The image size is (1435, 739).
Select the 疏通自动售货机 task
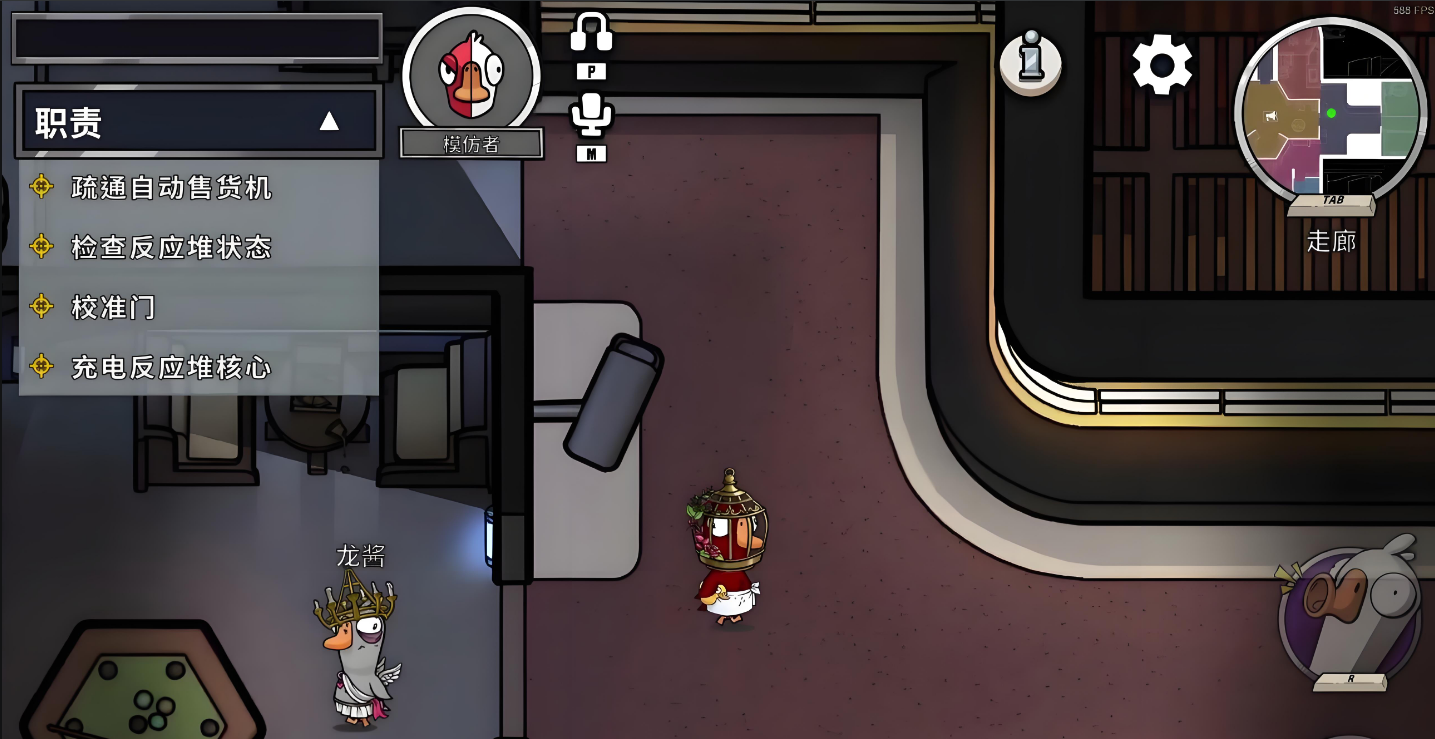coord(171,187)
